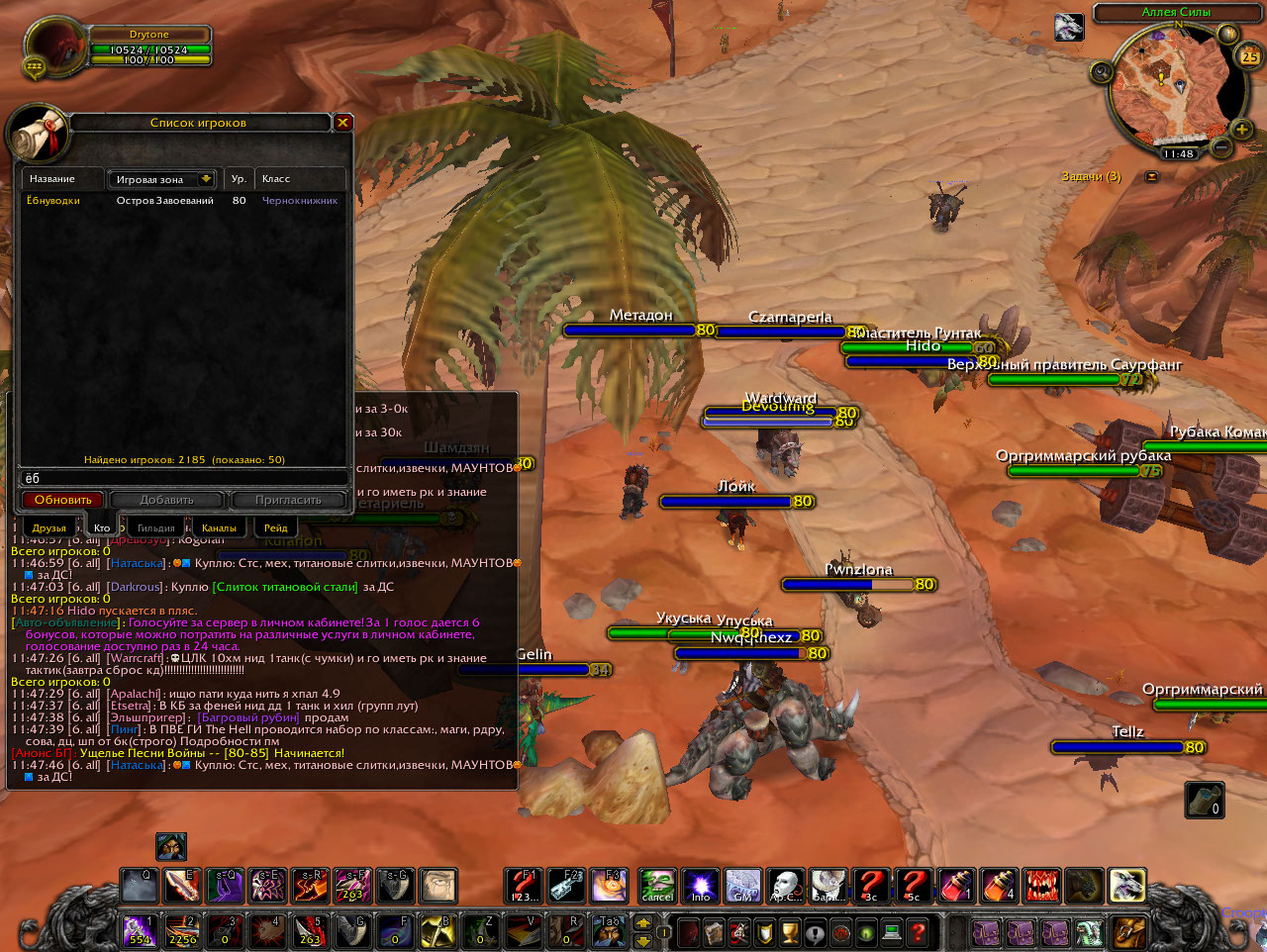Open the Игровая зона column dropdown
1267x952 pixels.
click(x=206, y=179)
